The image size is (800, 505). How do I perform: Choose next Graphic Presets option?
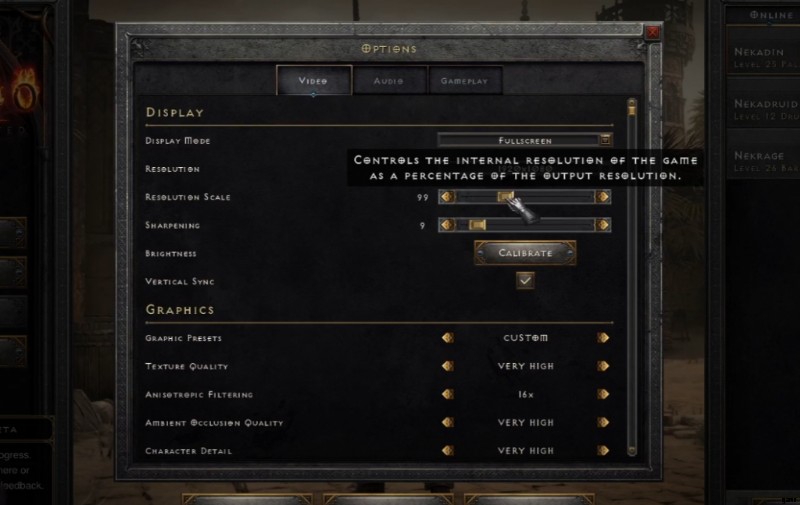(x=603, y=338)
